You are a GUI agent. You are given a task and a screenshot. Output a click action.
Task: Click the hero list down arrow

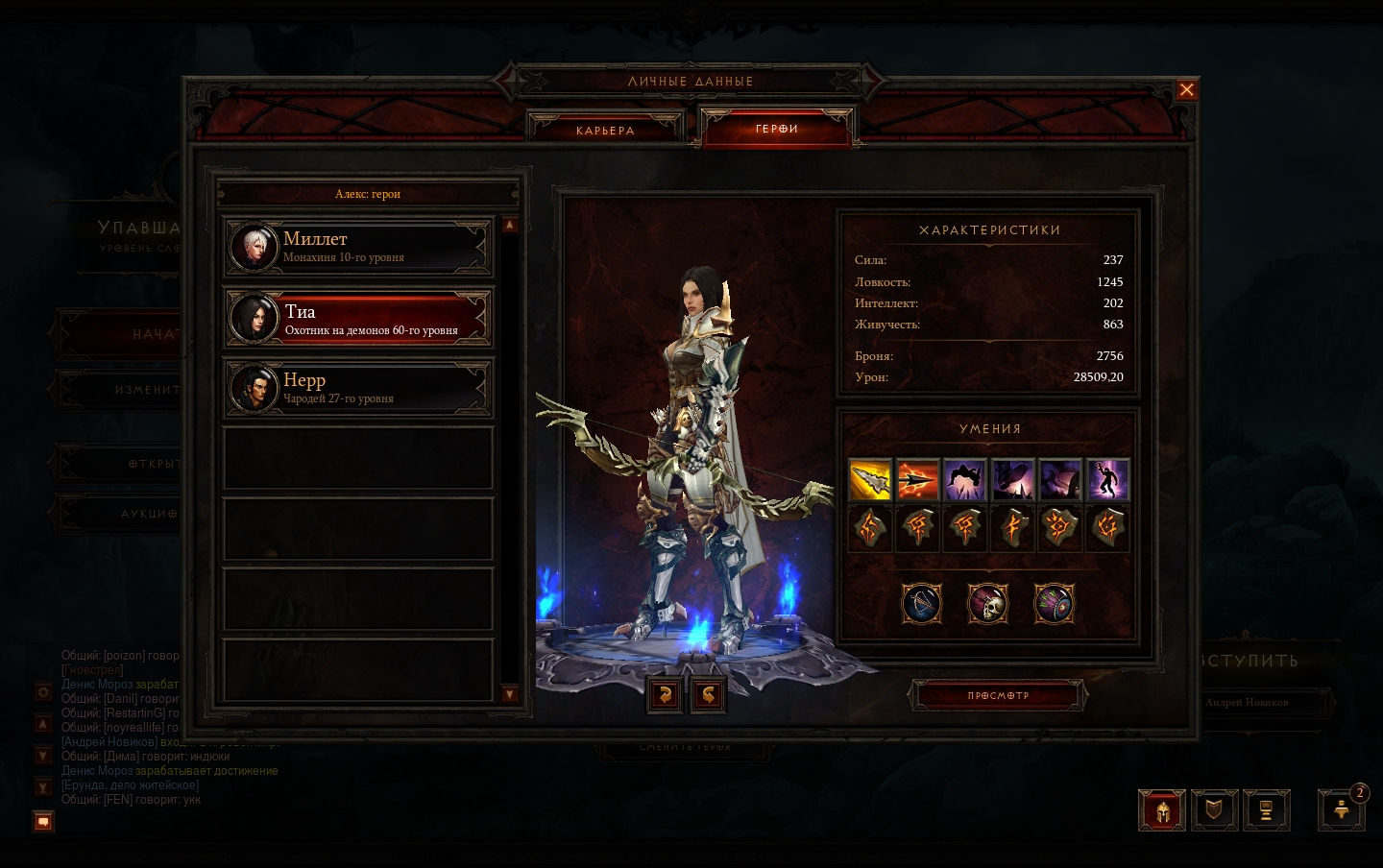click(x=509, y=694)
